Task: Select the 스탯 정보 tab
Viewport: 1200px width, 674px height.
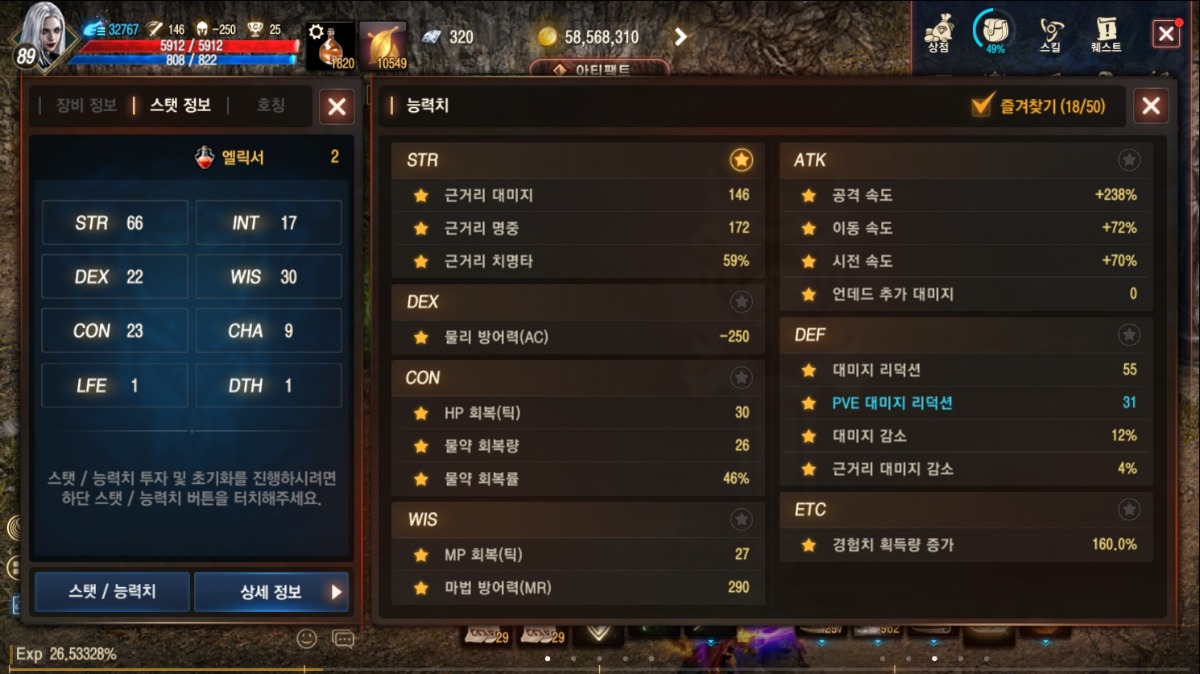Action: tap(180, 105)
